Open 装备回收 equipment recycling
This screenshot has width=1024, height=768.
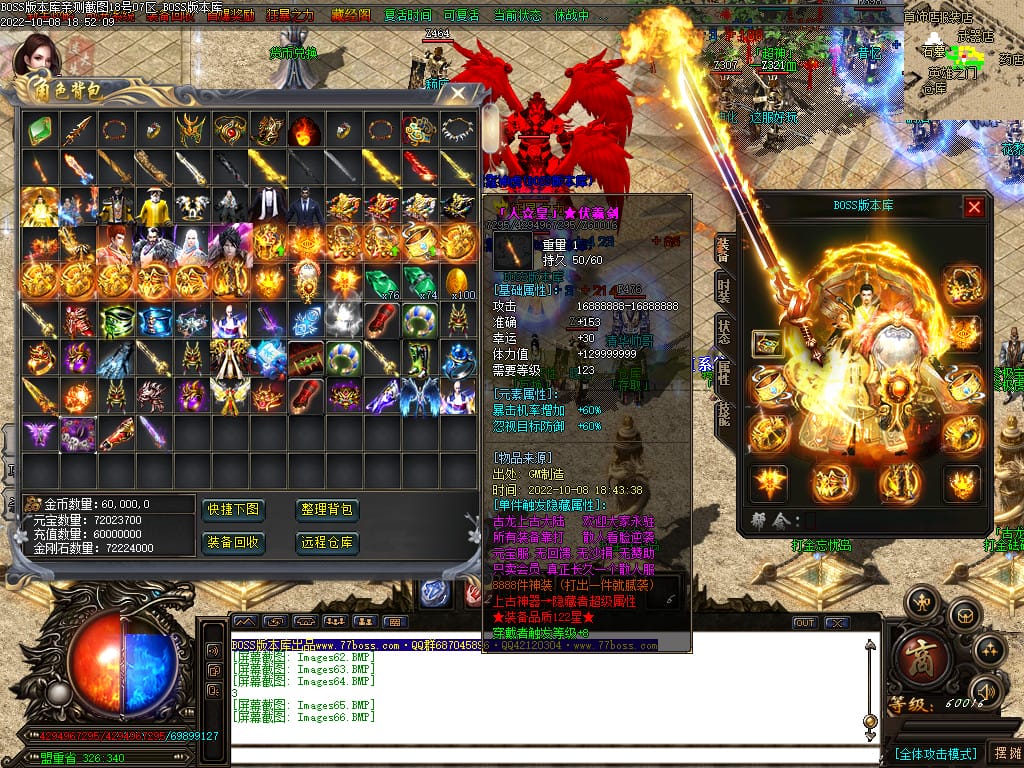234,543
